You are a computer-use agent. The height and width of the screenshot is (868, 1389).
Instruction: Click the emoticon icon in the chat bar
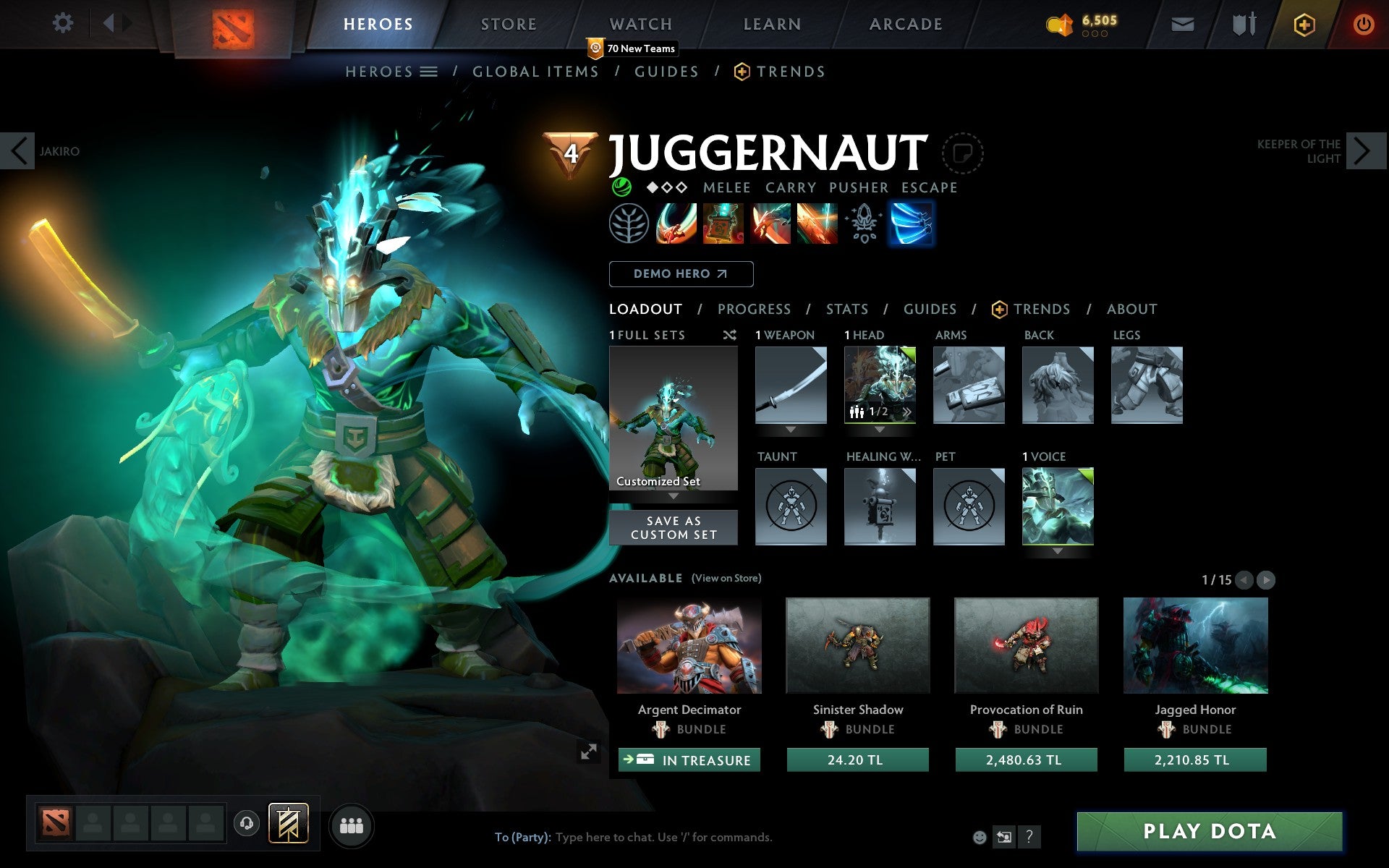981,838
